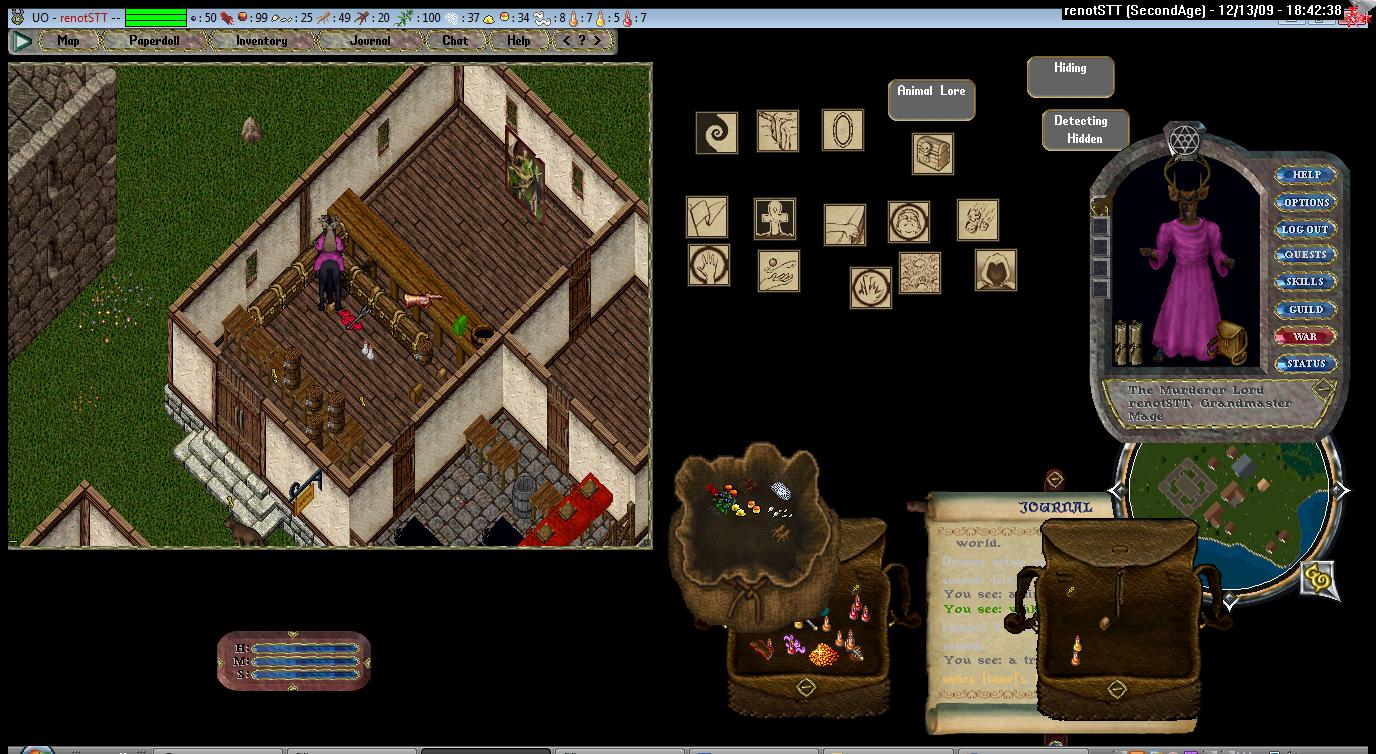Click the Log Out button

[1306, 229]
